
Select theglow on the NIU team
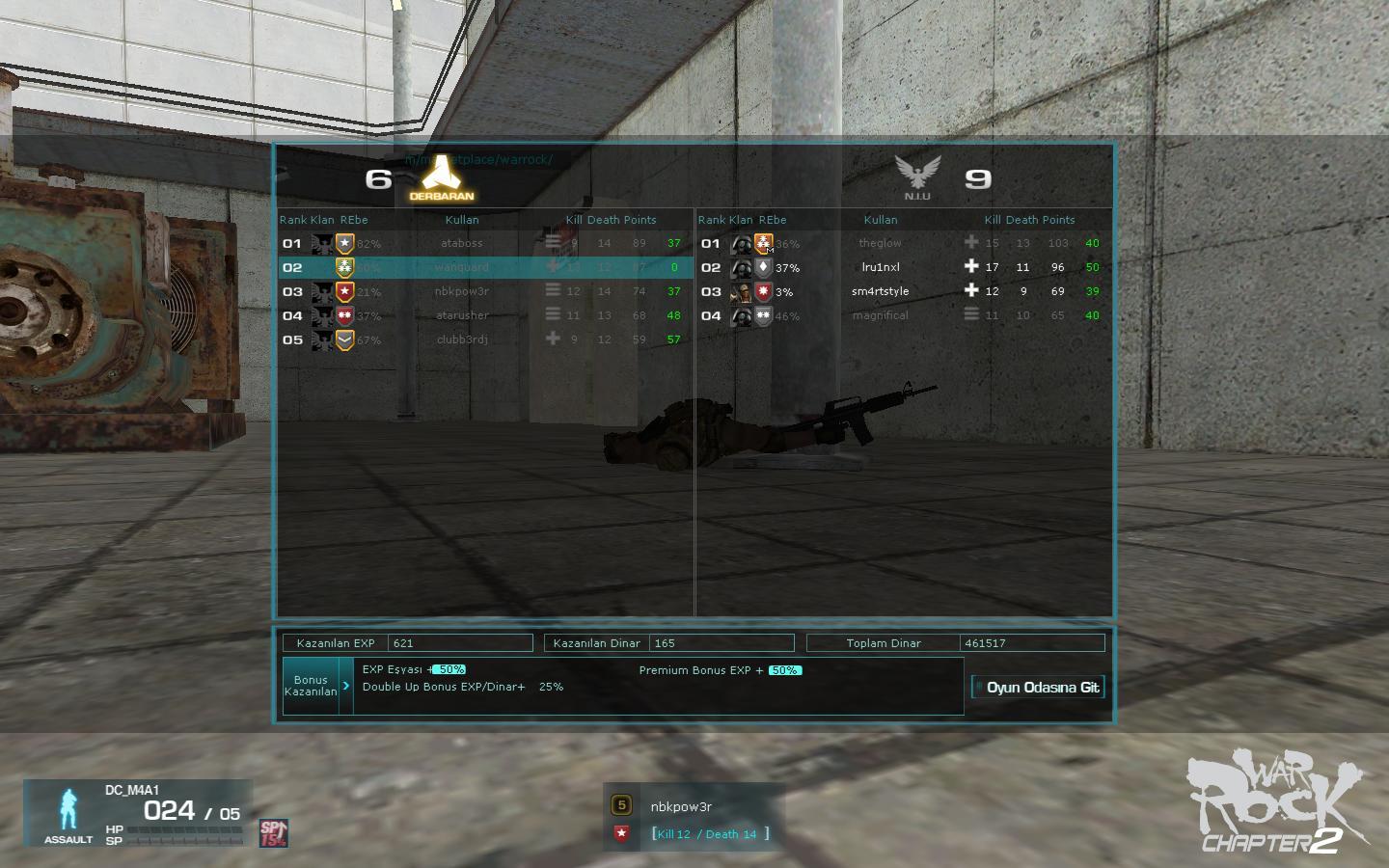pyautogui.click(x=880, y=243)
